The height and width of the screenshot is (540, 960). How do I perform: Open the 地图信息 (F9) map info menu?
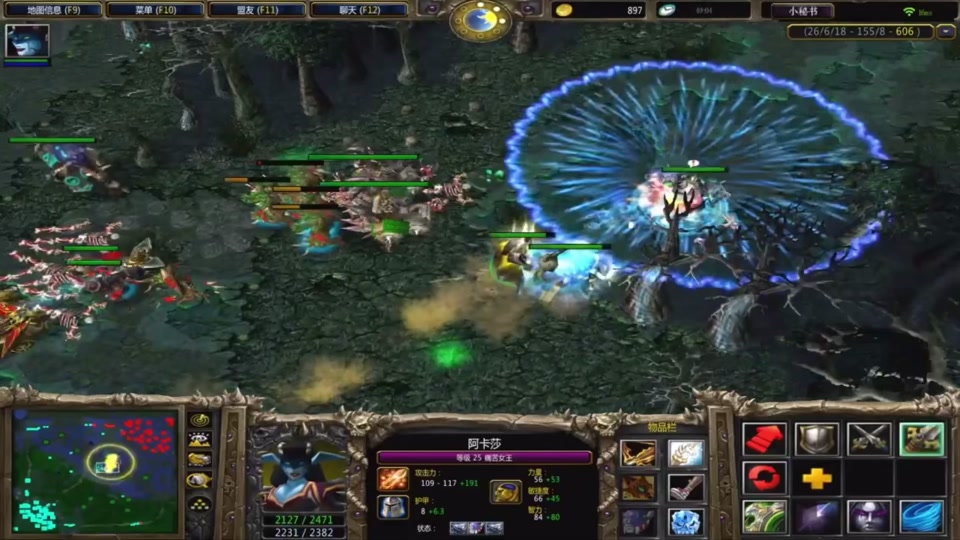tap(54, 10)
